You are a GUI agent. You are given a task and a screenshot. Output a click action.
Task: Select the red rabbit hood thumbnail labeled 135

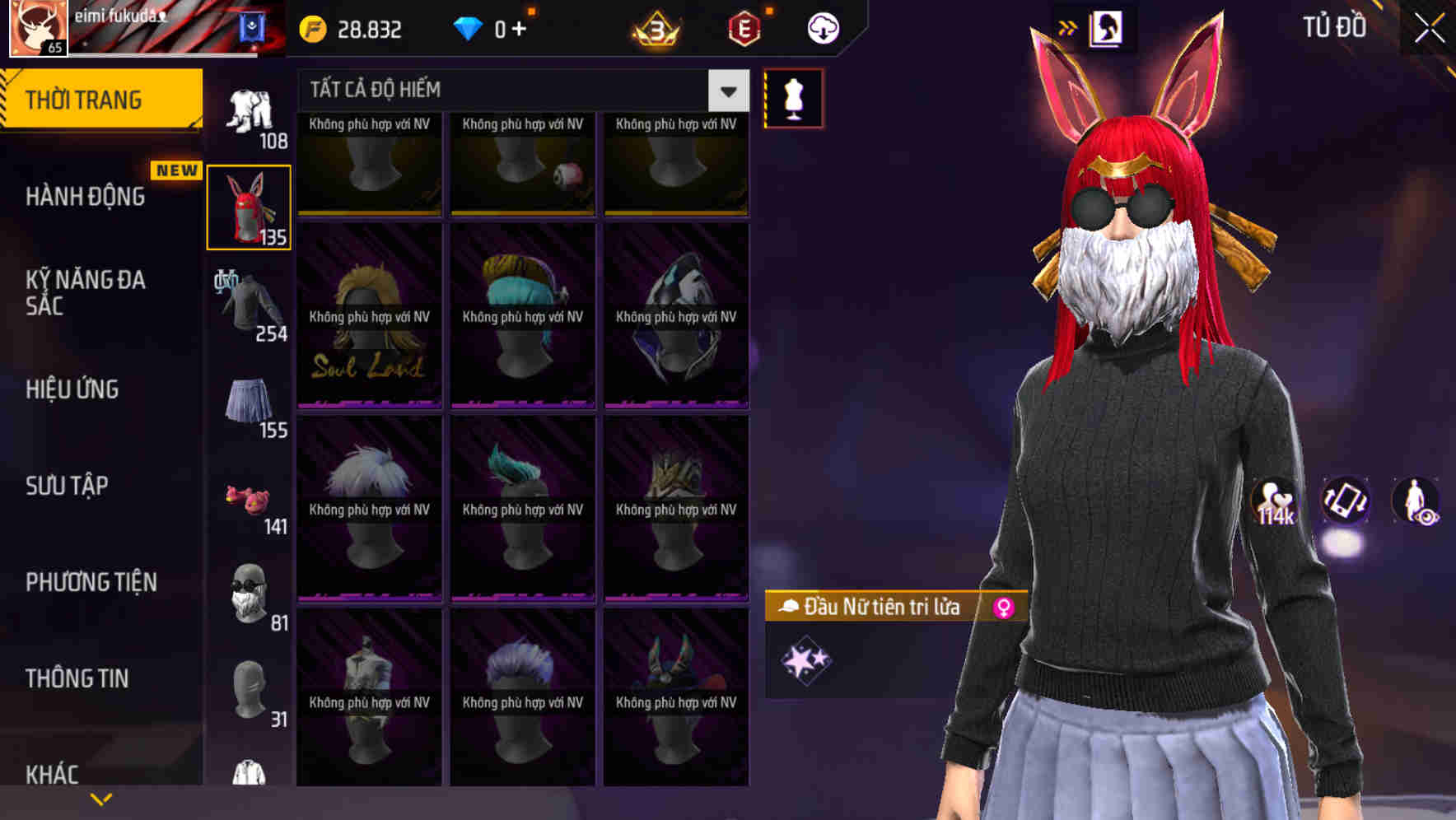pyautogui.click(x=248, y=206)
